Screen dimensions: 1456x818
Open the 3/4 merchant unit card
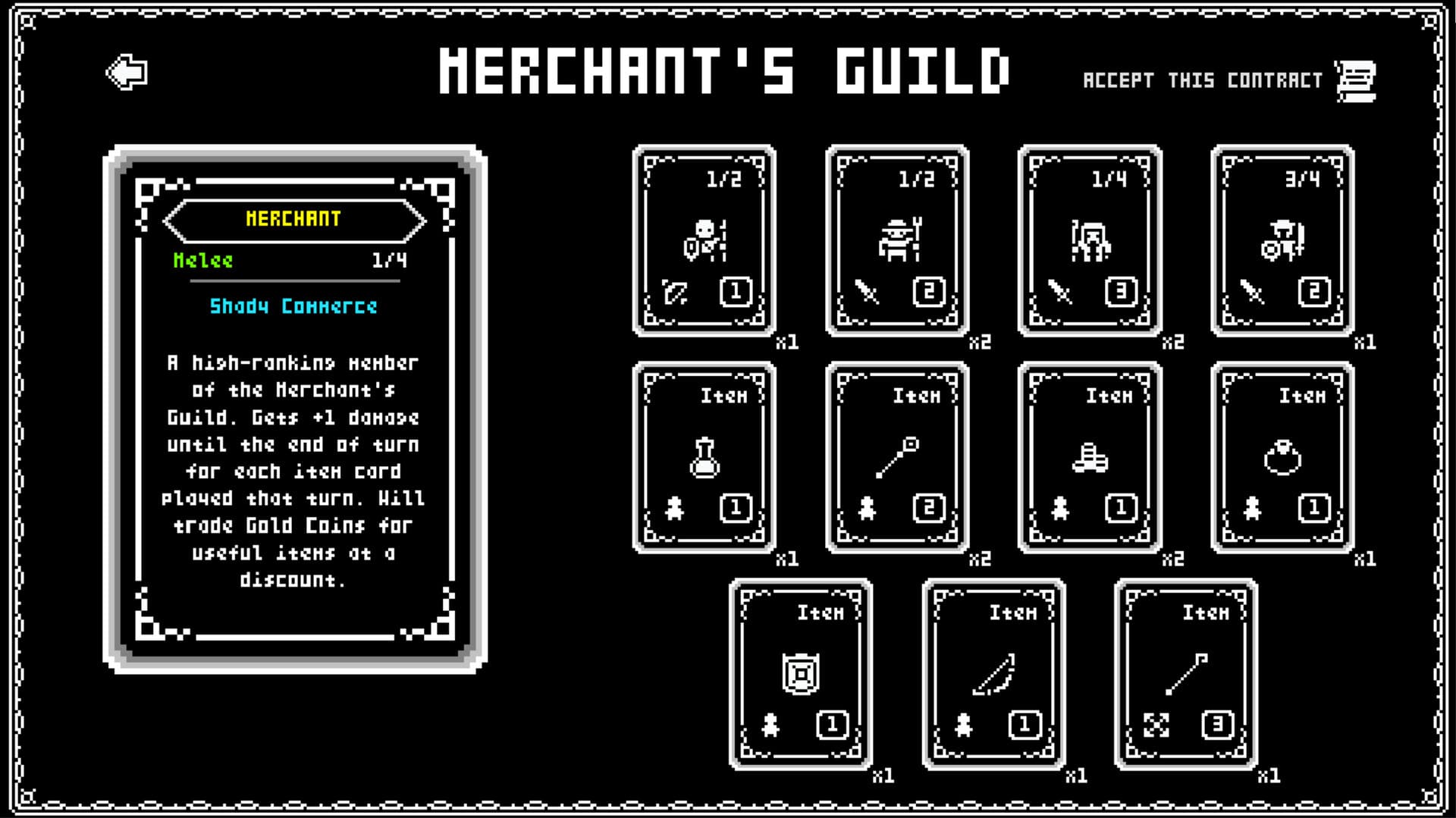click(x=1283, y=240)
